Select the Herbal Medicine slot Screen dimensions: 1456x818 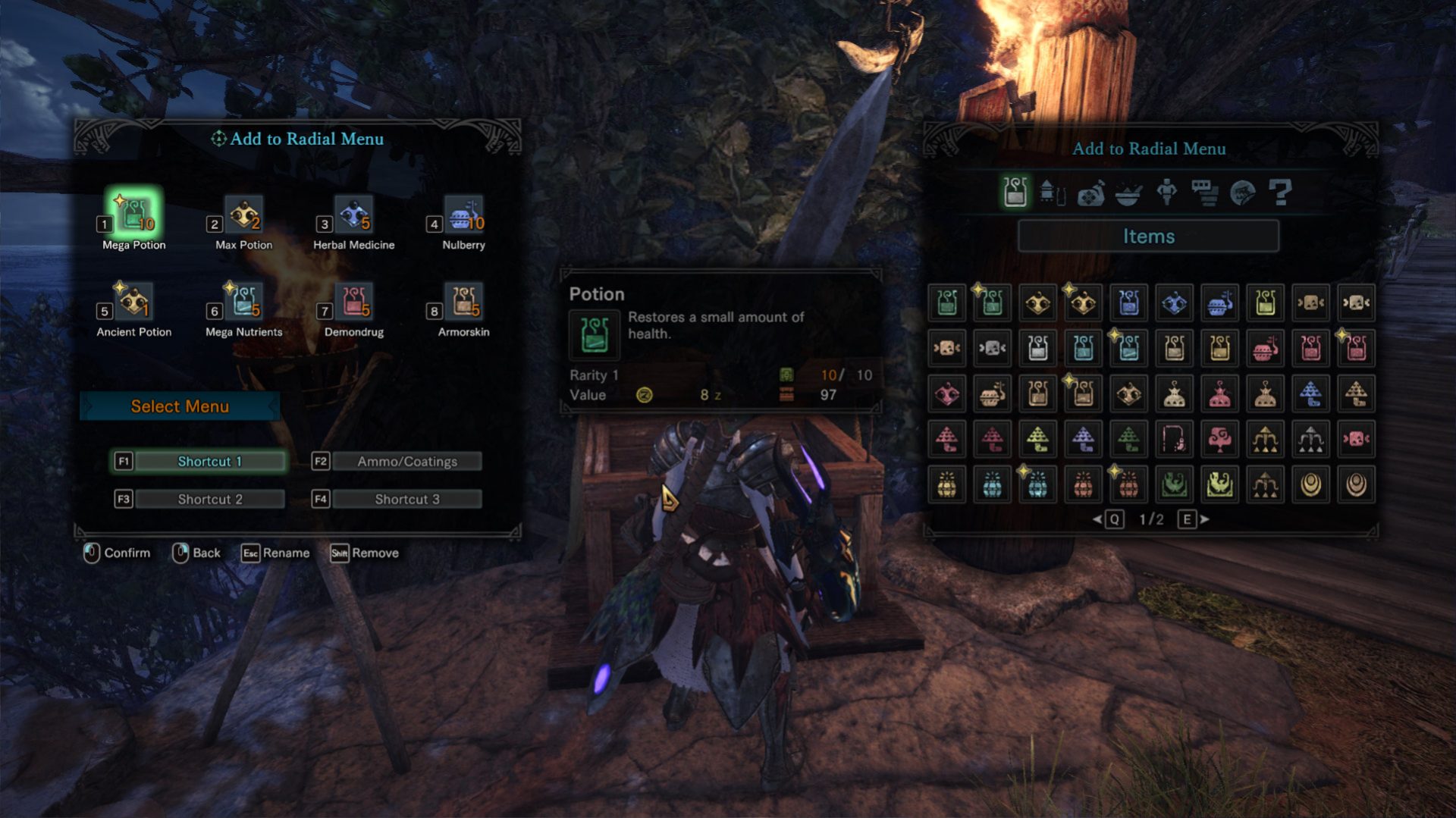tap(353, 215)
